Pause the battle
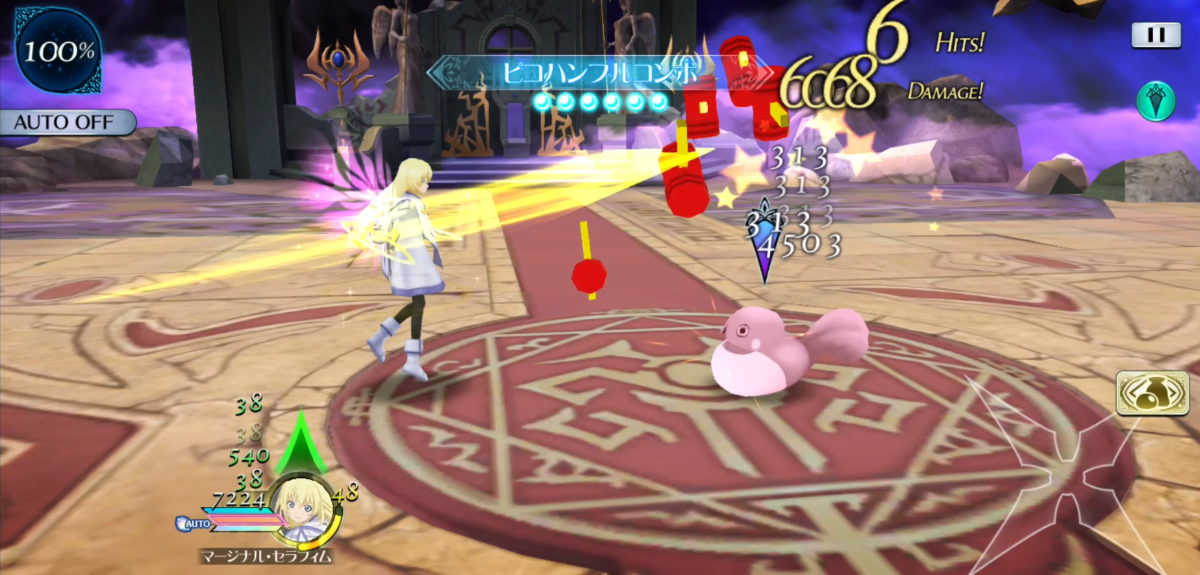 1155,35
